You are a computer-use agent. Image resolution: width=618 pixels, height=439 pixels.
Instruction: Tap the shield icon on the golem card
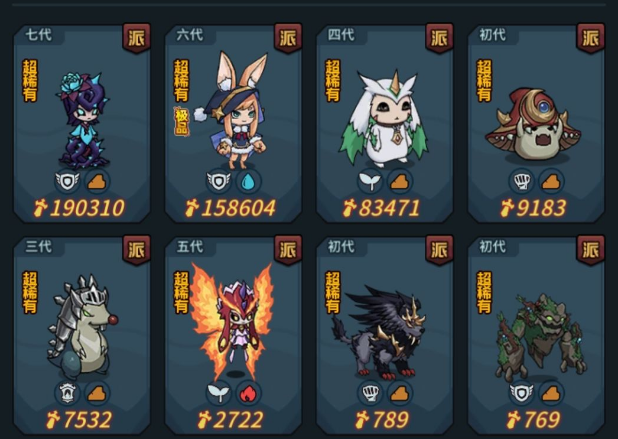521,392
